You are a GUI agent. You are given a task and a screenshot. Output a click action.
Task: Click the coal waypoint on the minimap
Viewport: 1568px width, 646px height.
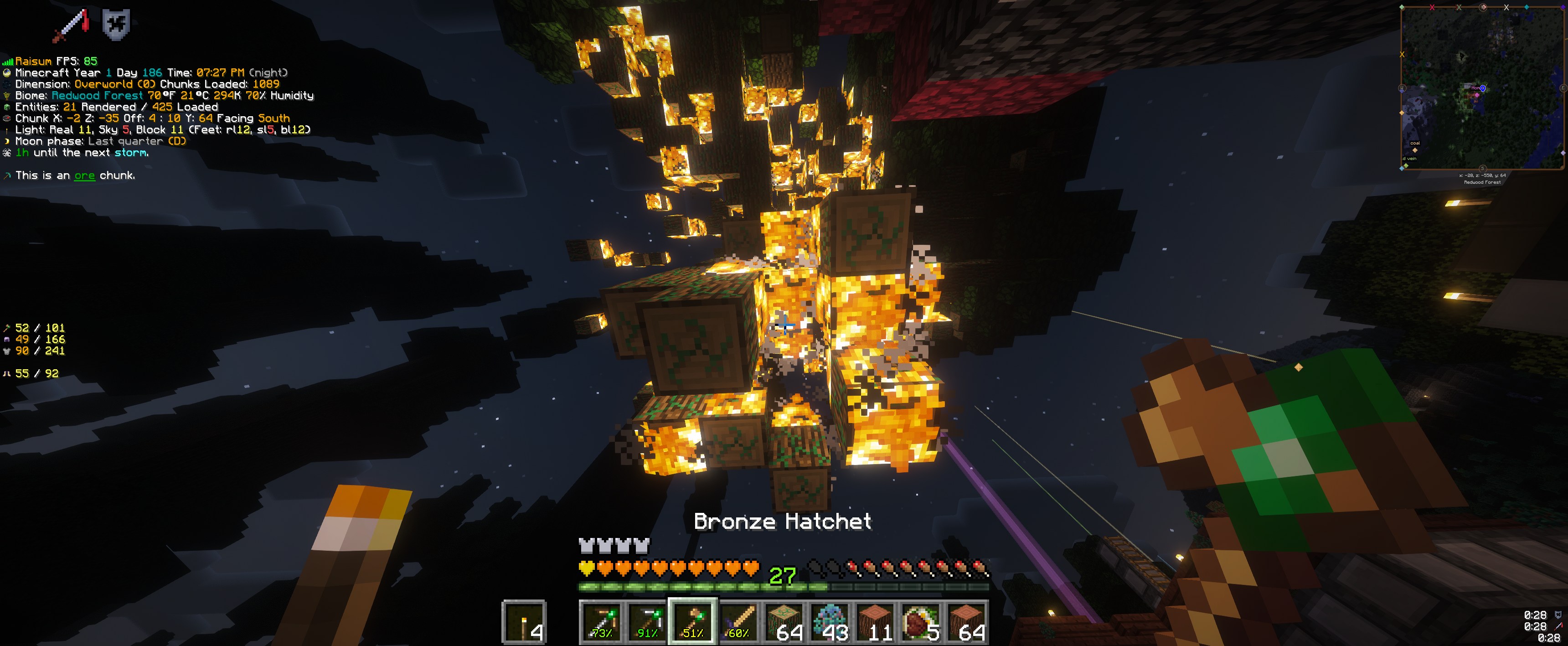point(1415,149)
